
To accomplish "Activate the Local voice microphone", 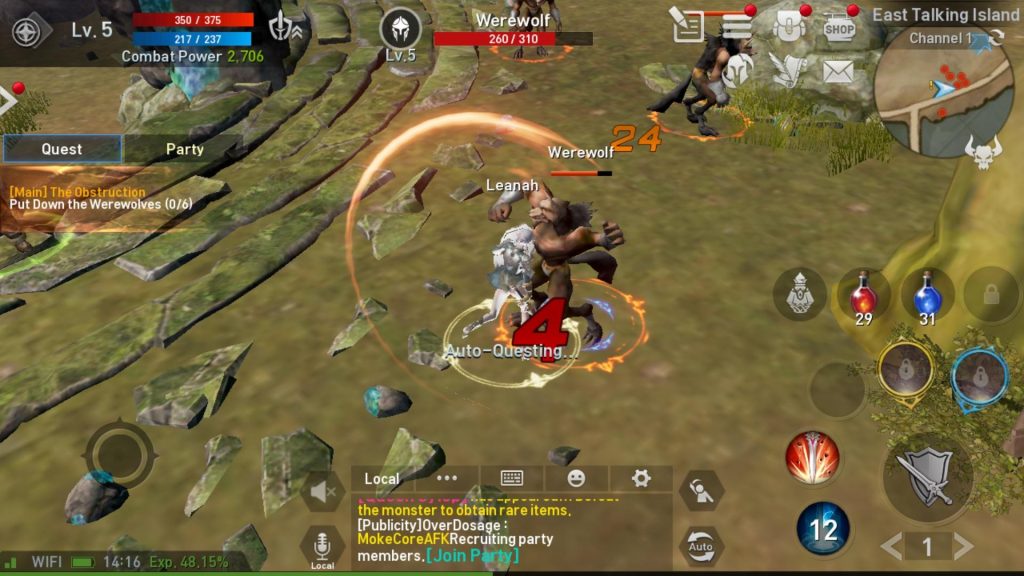I will pyautogui.click(x=322, y=547).
